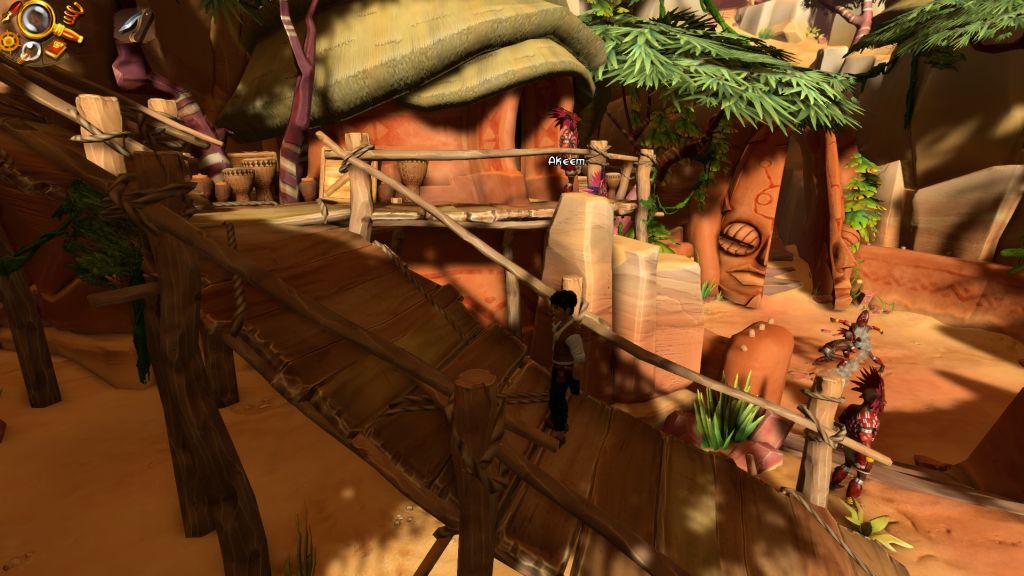Activate the lightbulb hint icon

[x=30, y=52]
